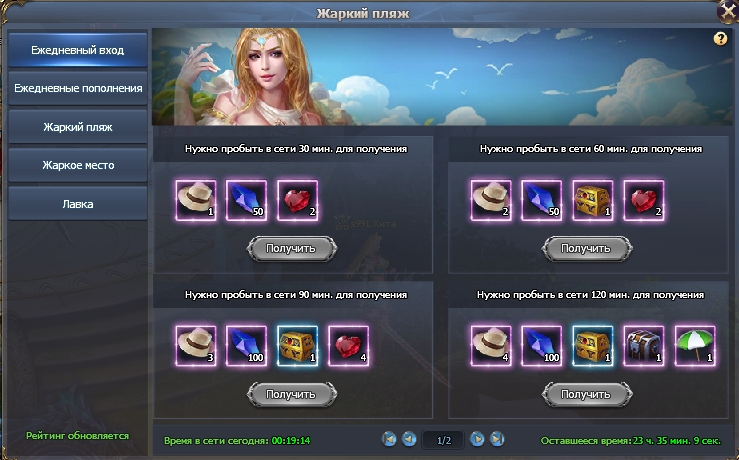Return to the previous rewards page
This screenshot has width=739, height=460.
coord(408,439)
